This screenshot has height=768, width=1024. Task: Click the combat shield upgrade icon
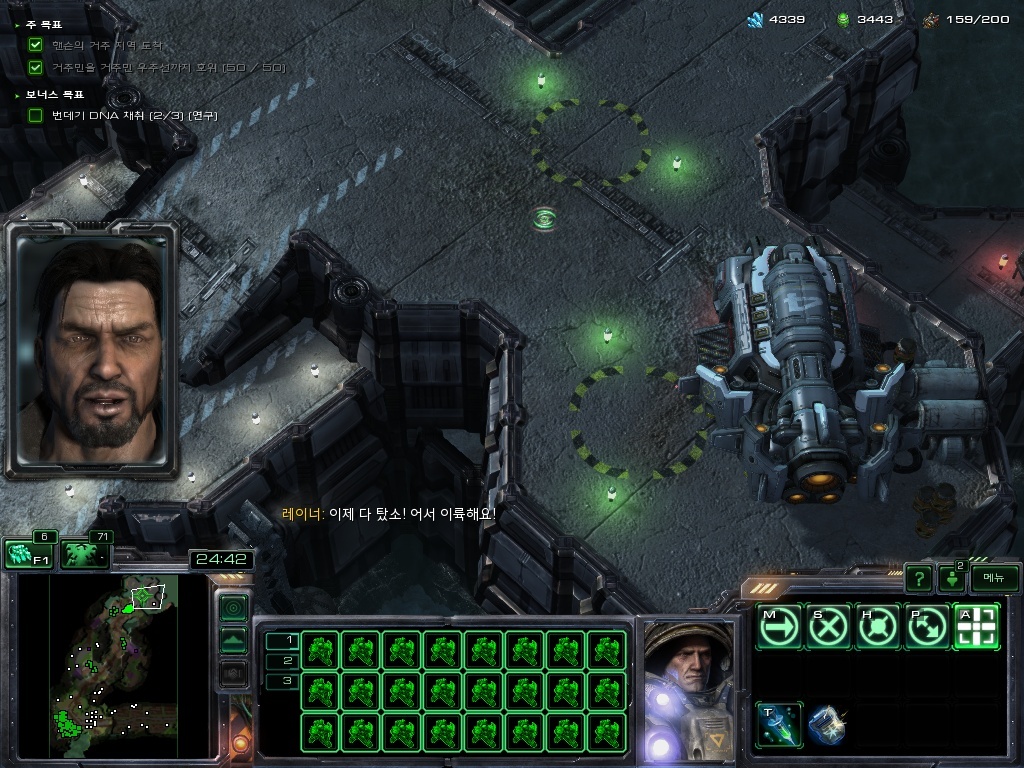tap(828, 723)
